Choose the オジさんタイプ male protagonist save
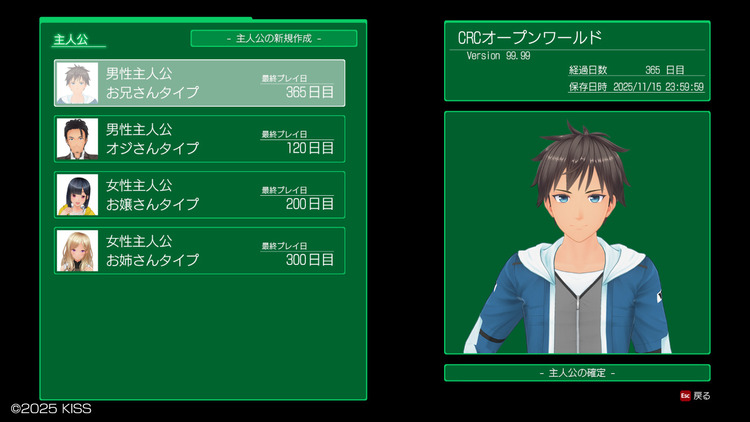The height and width of the screenshot is (422, 750). pyautogui.click(x=199, y=139)
